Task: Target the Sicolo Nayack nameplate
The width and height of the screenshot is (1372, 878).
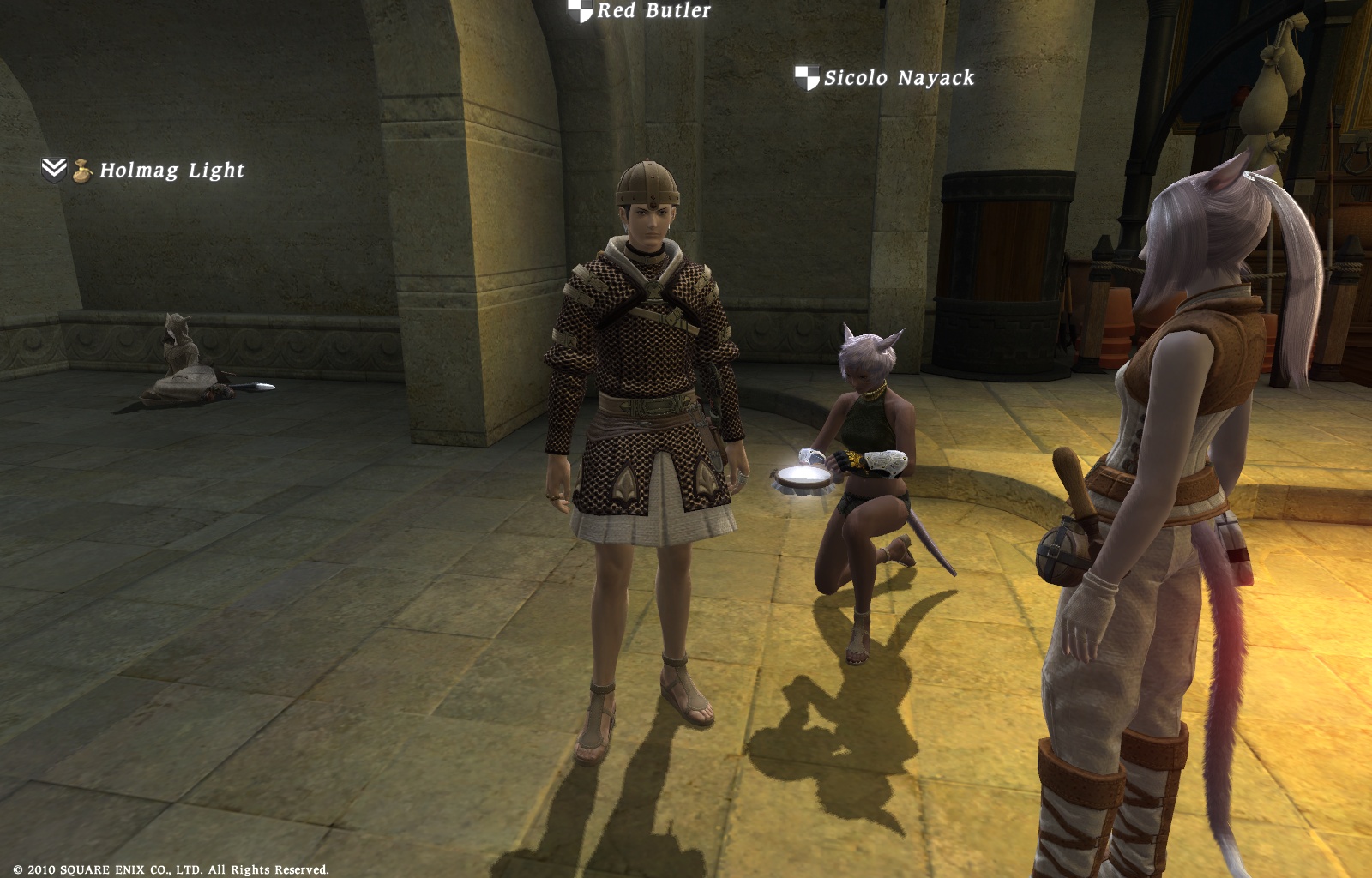Action: click(899, 78)
